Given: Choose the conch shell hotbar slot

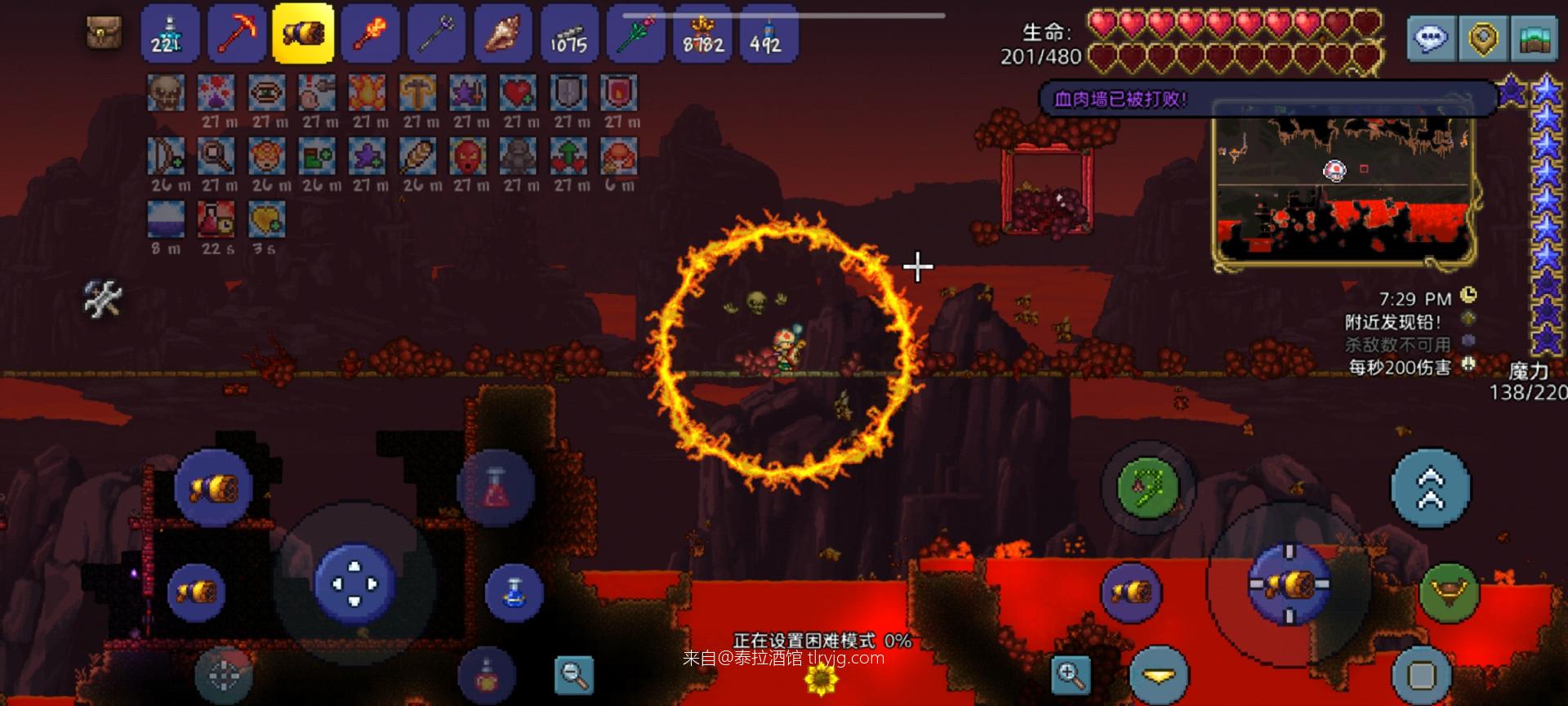Looking at the screenshot, I should 502,34.
